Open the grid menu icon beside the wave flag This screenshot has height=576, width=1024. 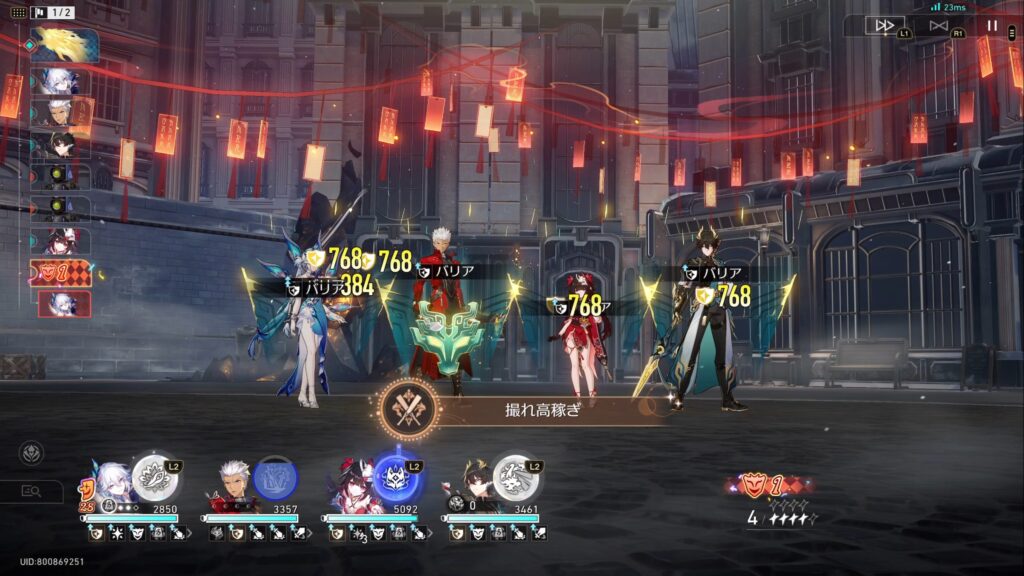click(x=17, y=12)
